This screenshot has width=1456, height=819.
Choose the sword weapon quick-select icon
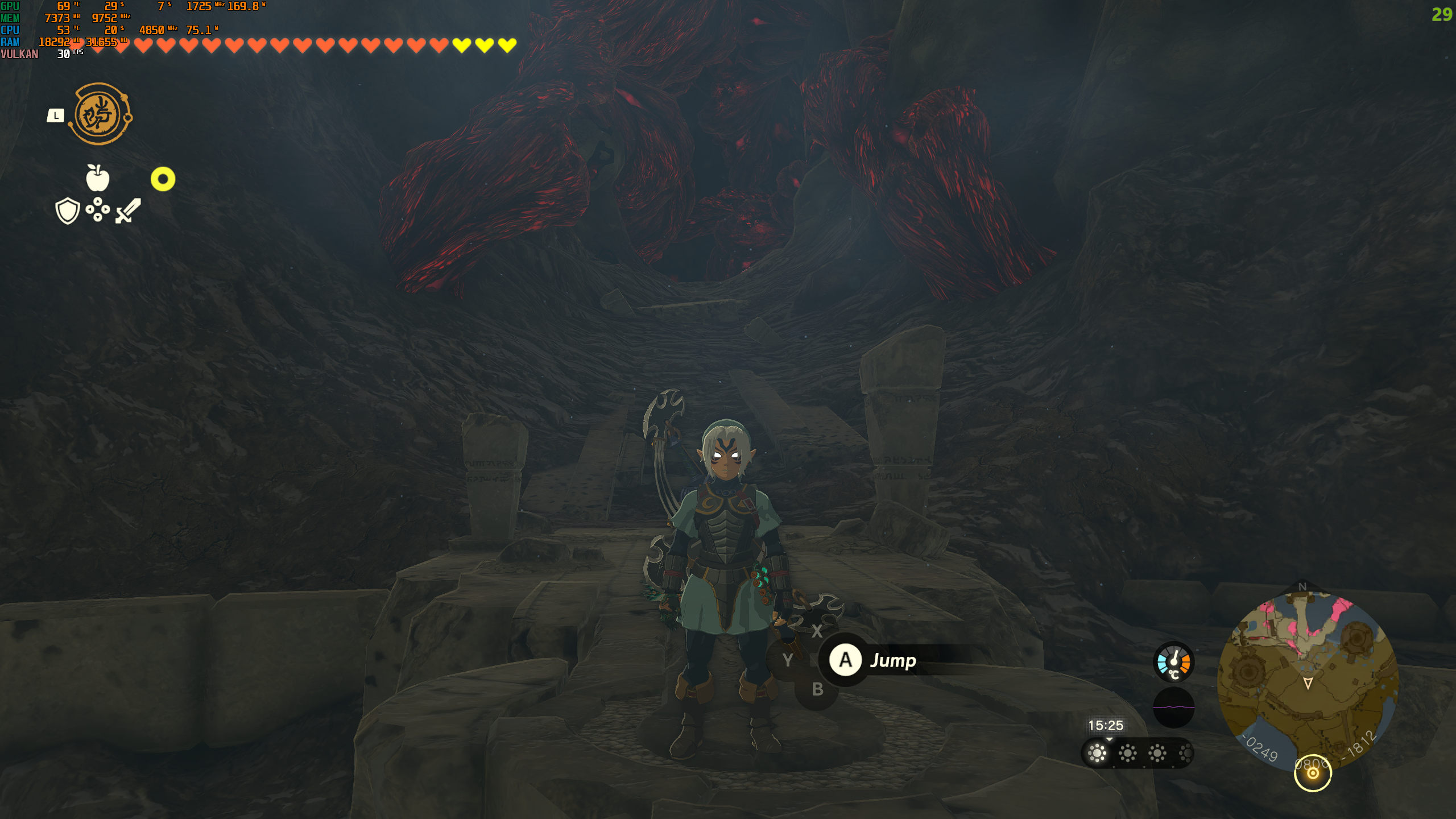129,211
